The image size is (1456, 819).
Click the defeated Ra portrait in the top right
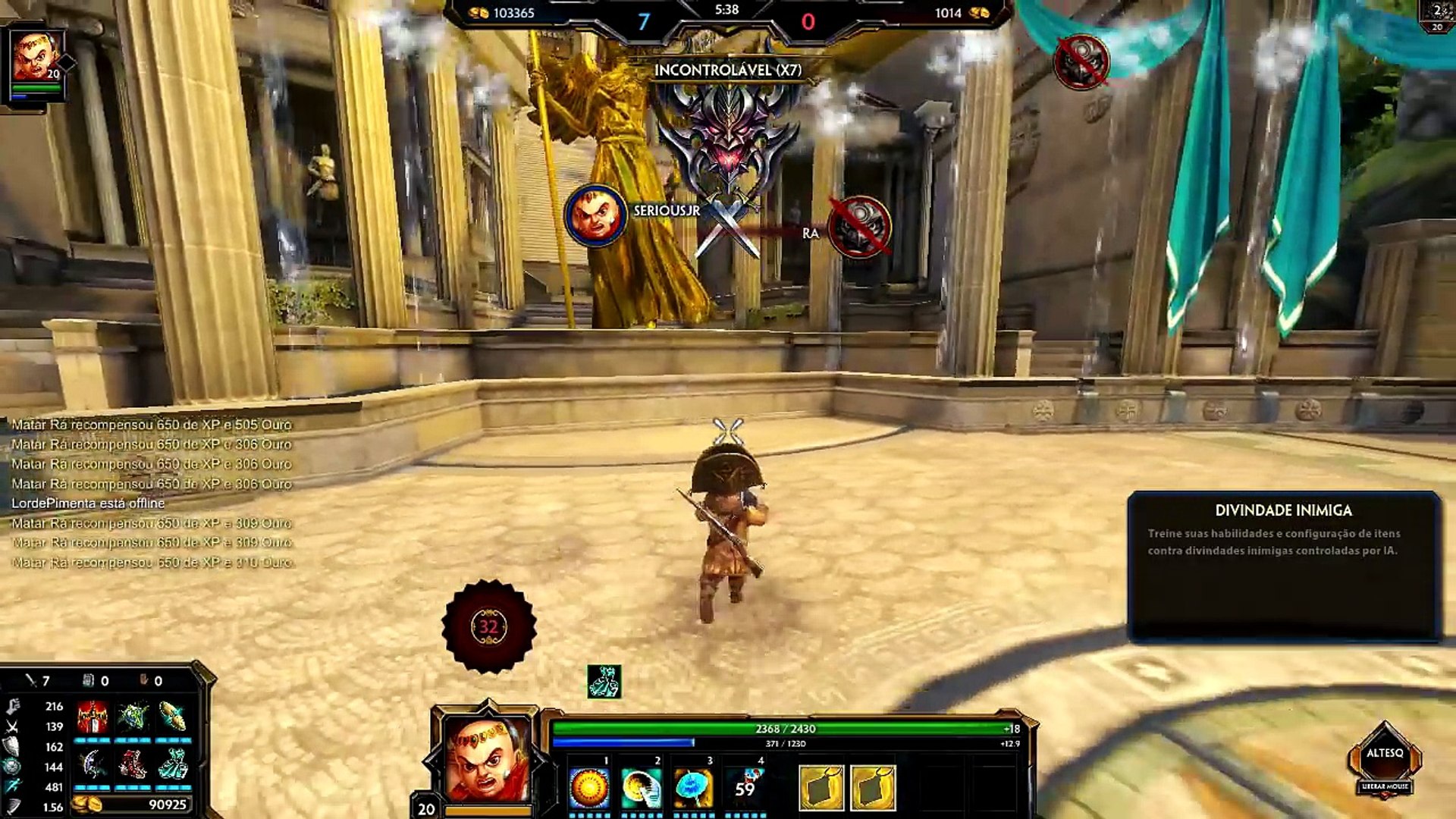pos(1081,61)
